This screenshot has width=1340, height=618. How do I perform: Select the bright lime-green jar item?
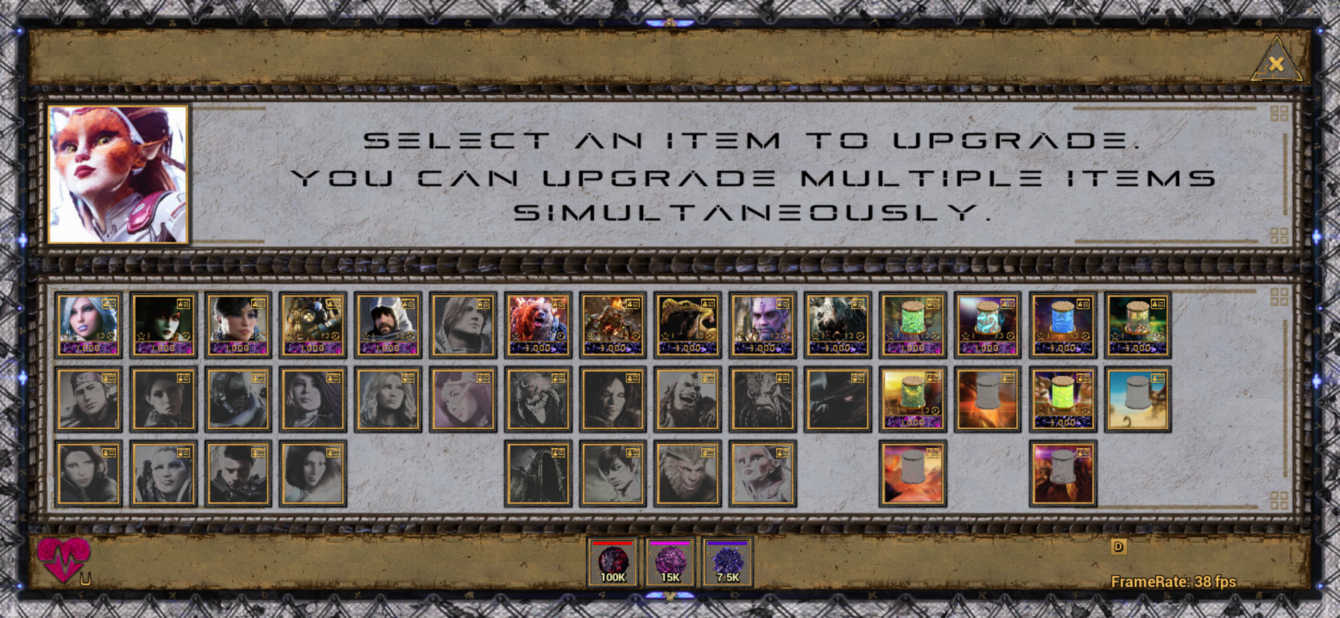point(1063,398)
